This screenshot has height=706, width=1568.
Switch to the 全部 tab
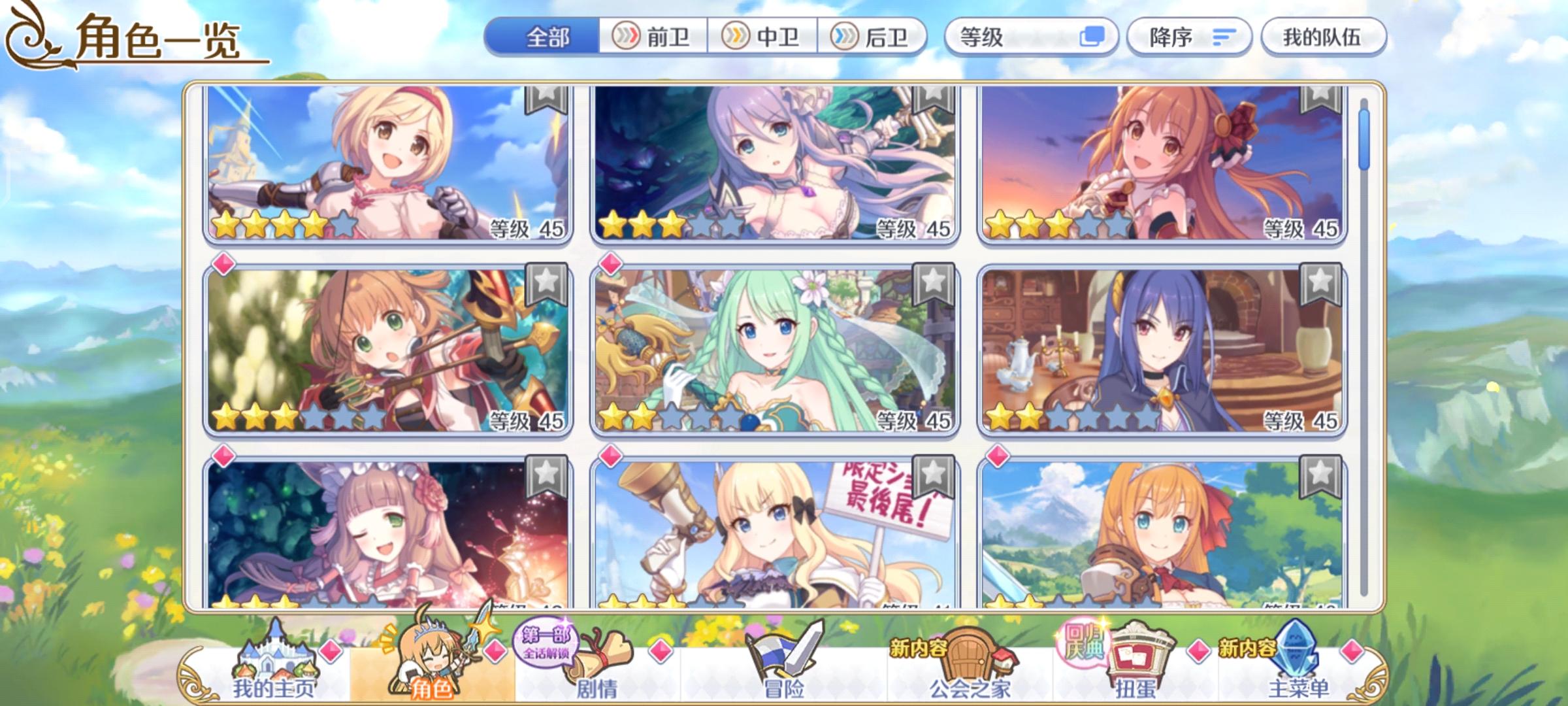pyautogui.click(x=549, y=37)
